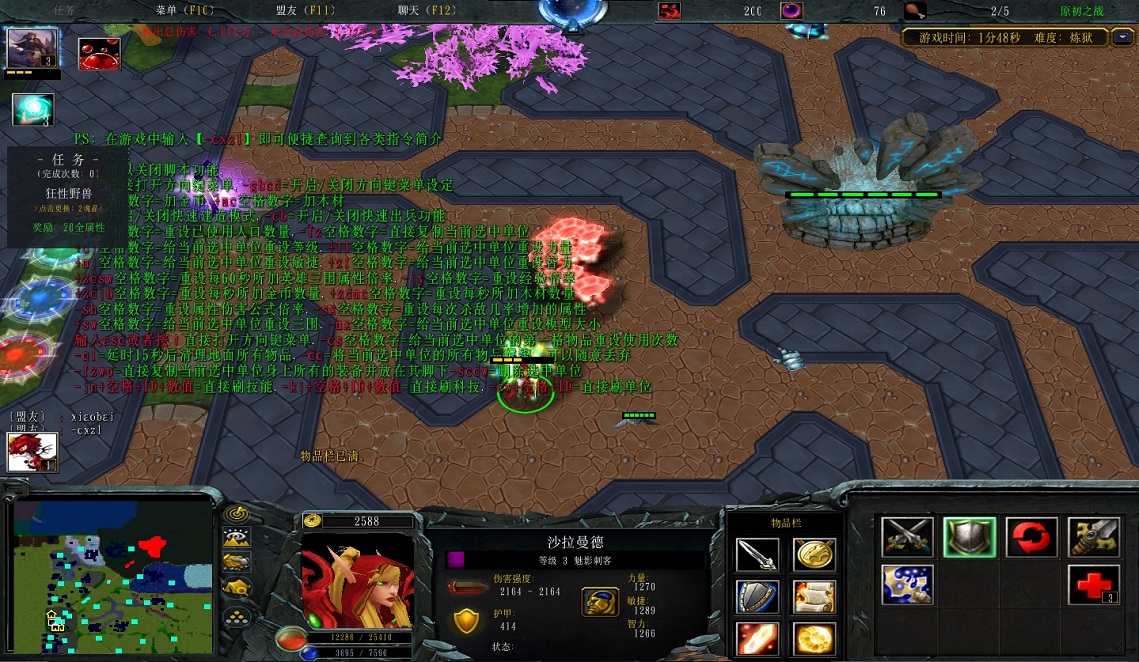Toggle the formation movement button
Image resolution: width=1139 pixels, height=662 pixels.
click(236, 617)
